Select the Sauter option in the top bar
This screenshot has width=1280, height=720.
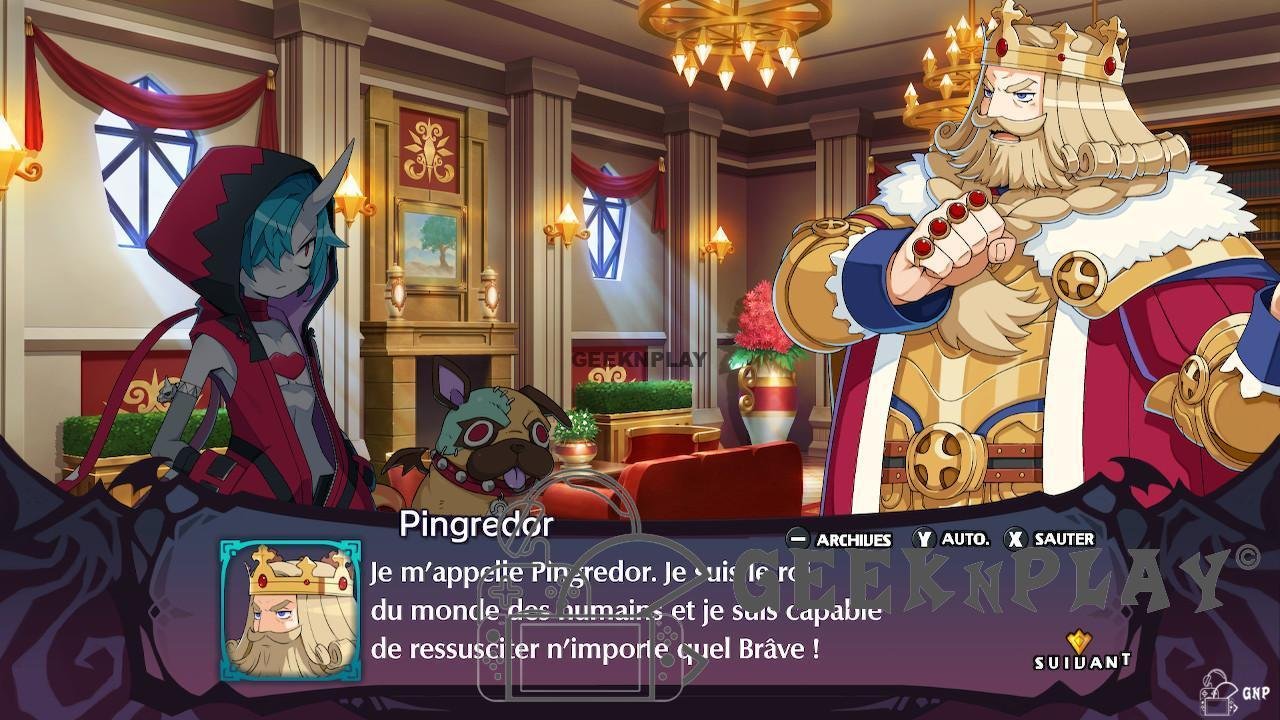pos(1063,539)
